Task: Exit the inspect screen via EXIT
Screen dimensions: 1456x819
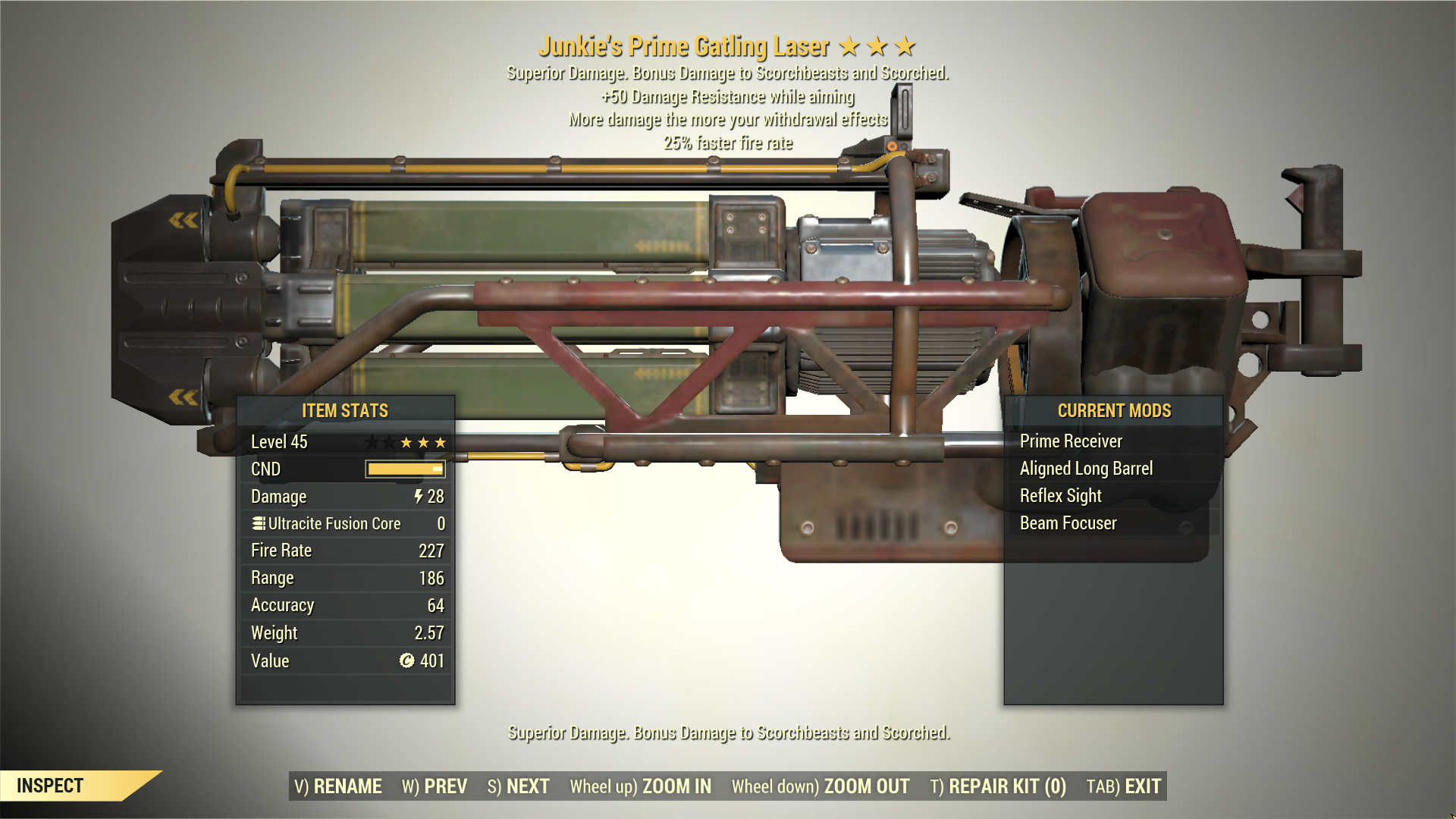Action: click(x=1124, y=786)
